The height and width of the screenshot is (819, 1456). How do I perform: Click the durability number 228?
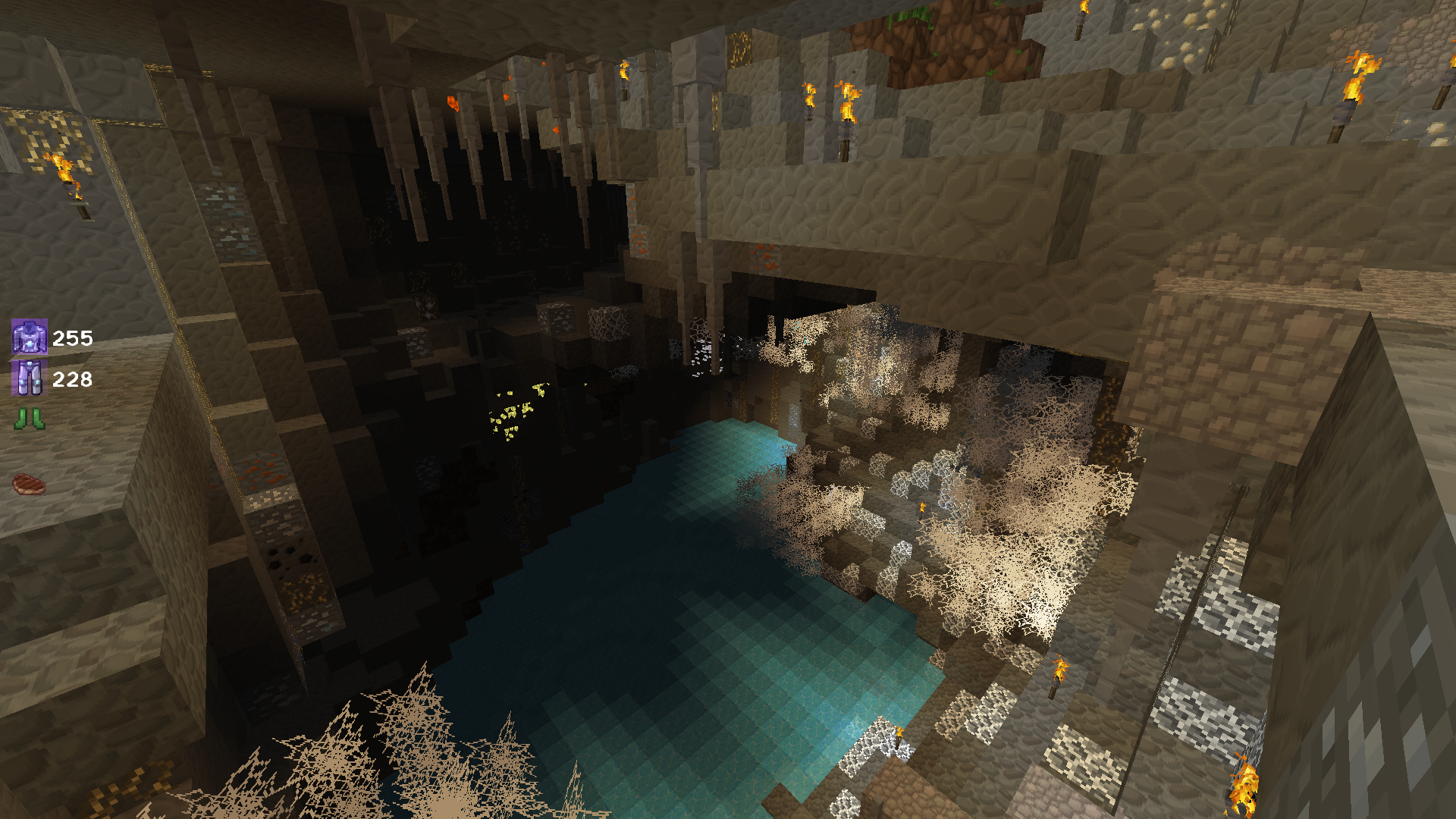tap(73, 379)
